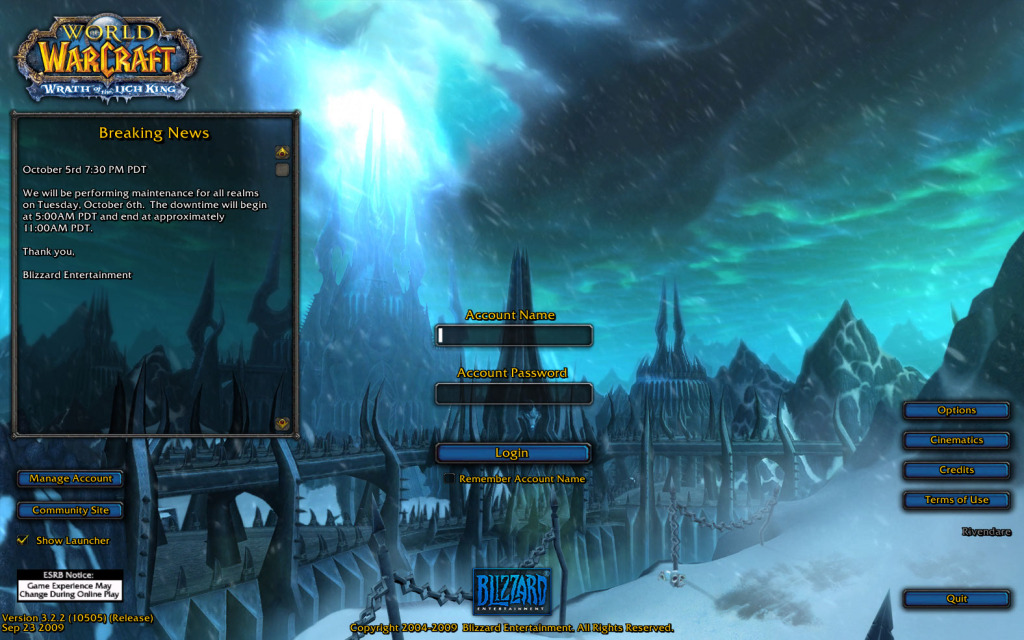Screen dimensions: 1024x640
Task: Select the Account Password field
Action: tap(514, 394)
